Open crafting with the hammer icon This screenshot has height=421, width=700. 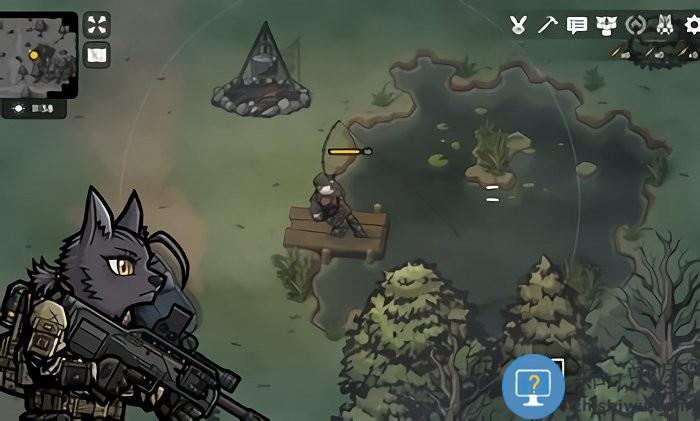pos(547,25)
